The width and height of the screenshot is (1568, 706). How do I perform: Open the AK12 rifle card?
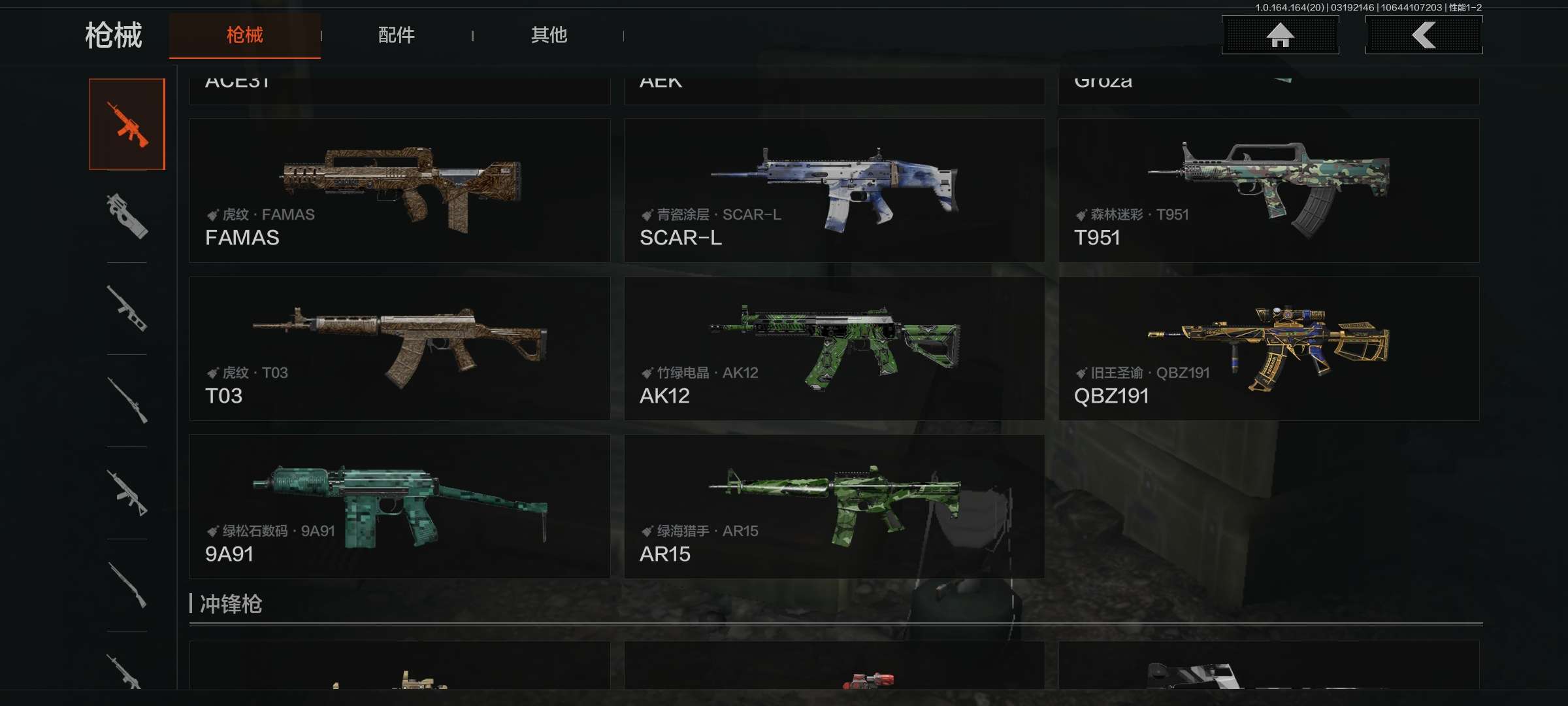(x=834, y=348)
